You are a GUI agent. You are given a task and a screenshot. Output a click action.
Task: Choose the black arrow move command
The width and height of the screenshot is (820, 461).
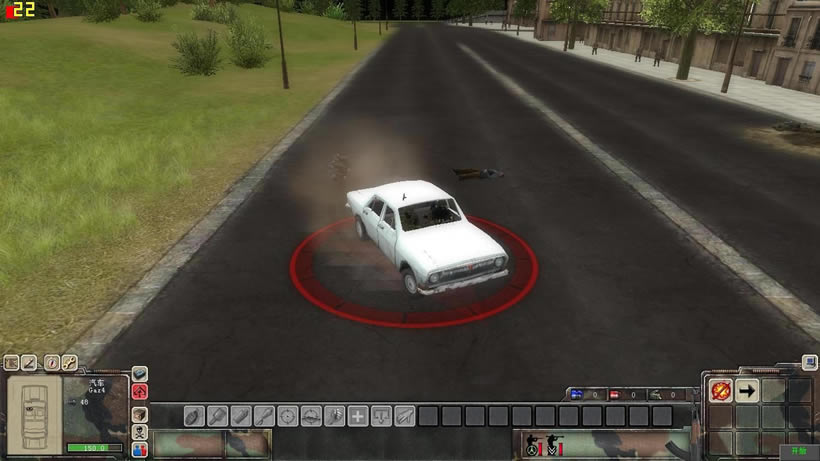pos(747,390)
